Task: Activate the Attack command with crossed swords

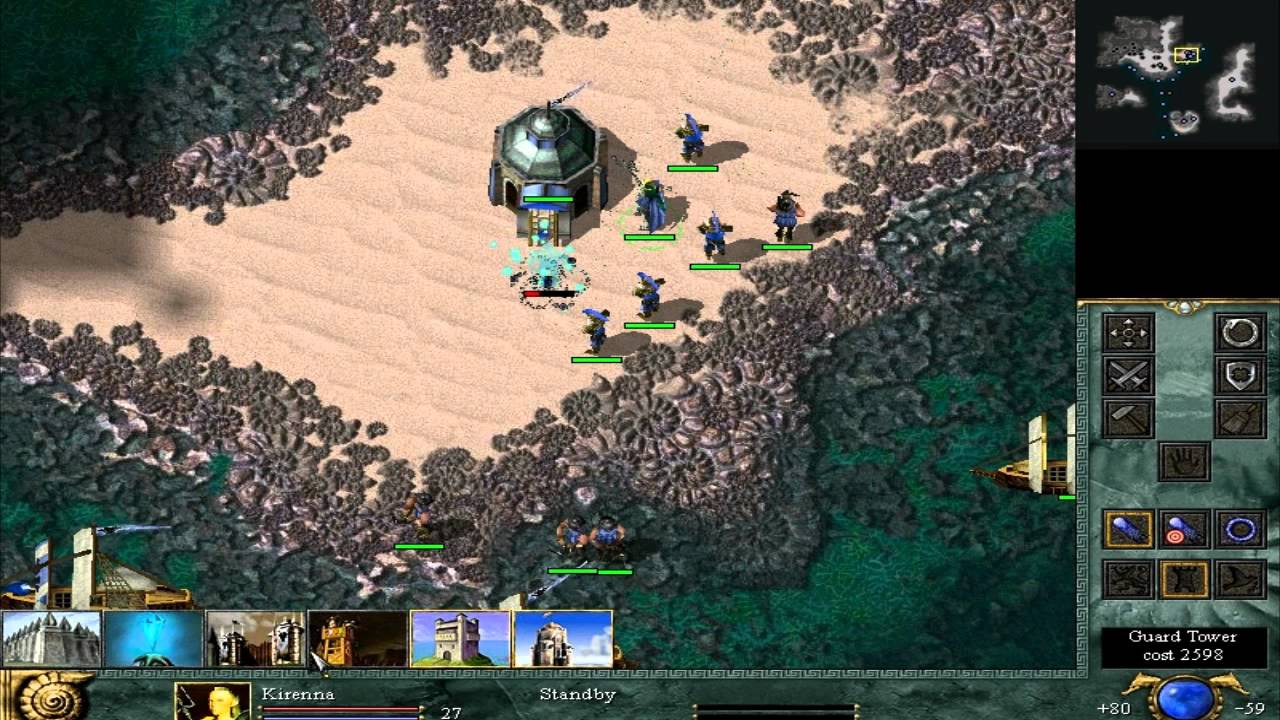Action: (1128, 376)
